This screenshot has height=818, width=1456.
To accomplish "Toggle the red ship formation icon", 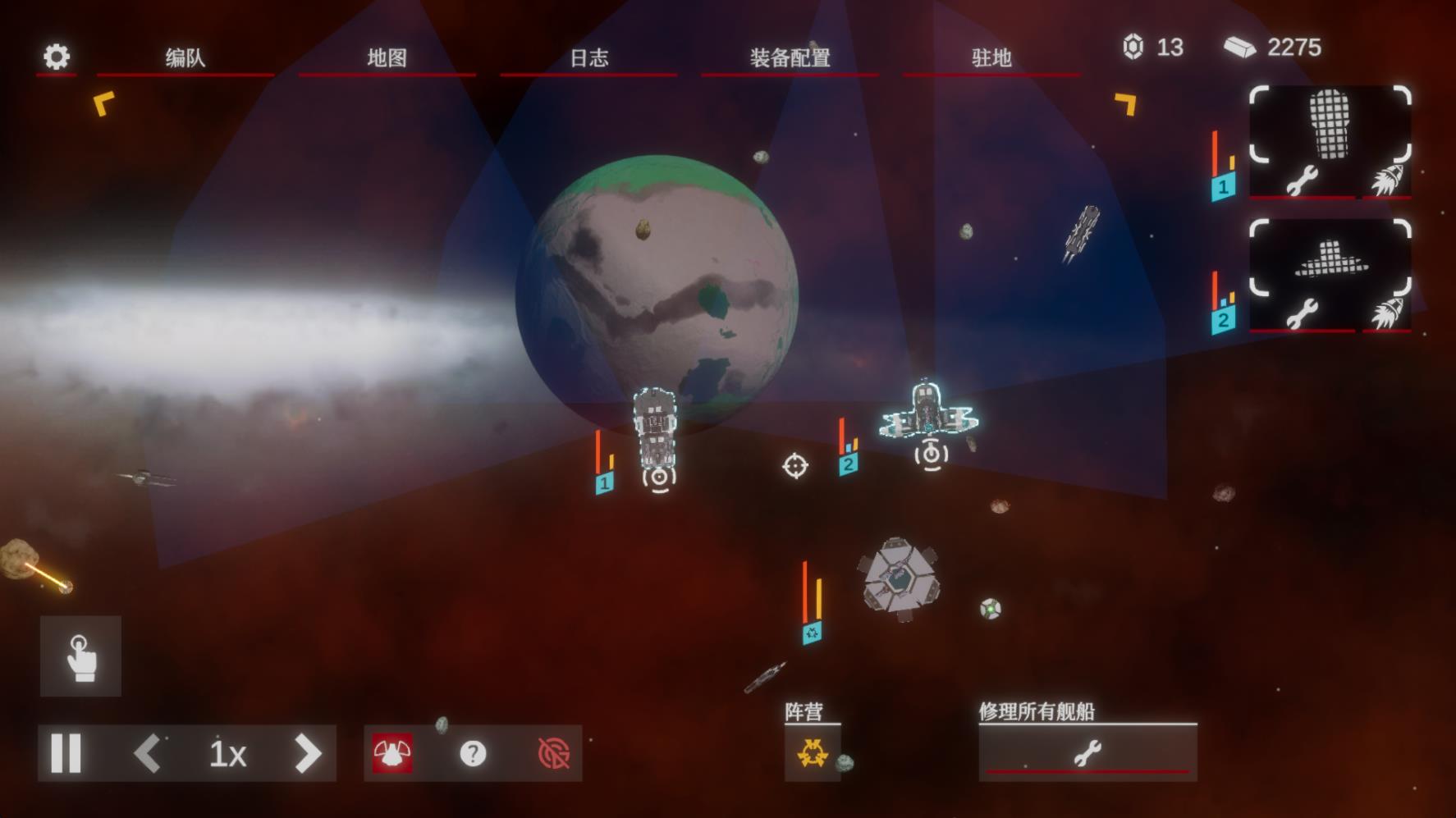I will [392, 753].
